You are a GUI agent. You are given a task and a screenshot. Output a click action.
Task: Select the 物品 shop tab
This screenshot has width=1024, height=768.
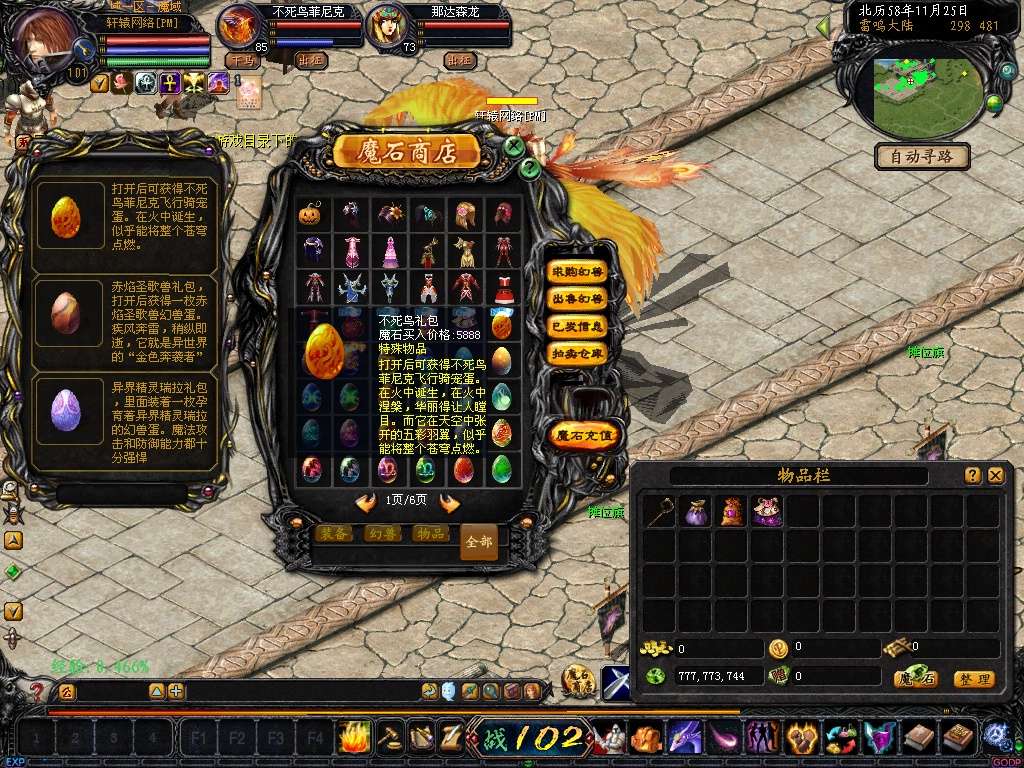(x=430, y=534)
